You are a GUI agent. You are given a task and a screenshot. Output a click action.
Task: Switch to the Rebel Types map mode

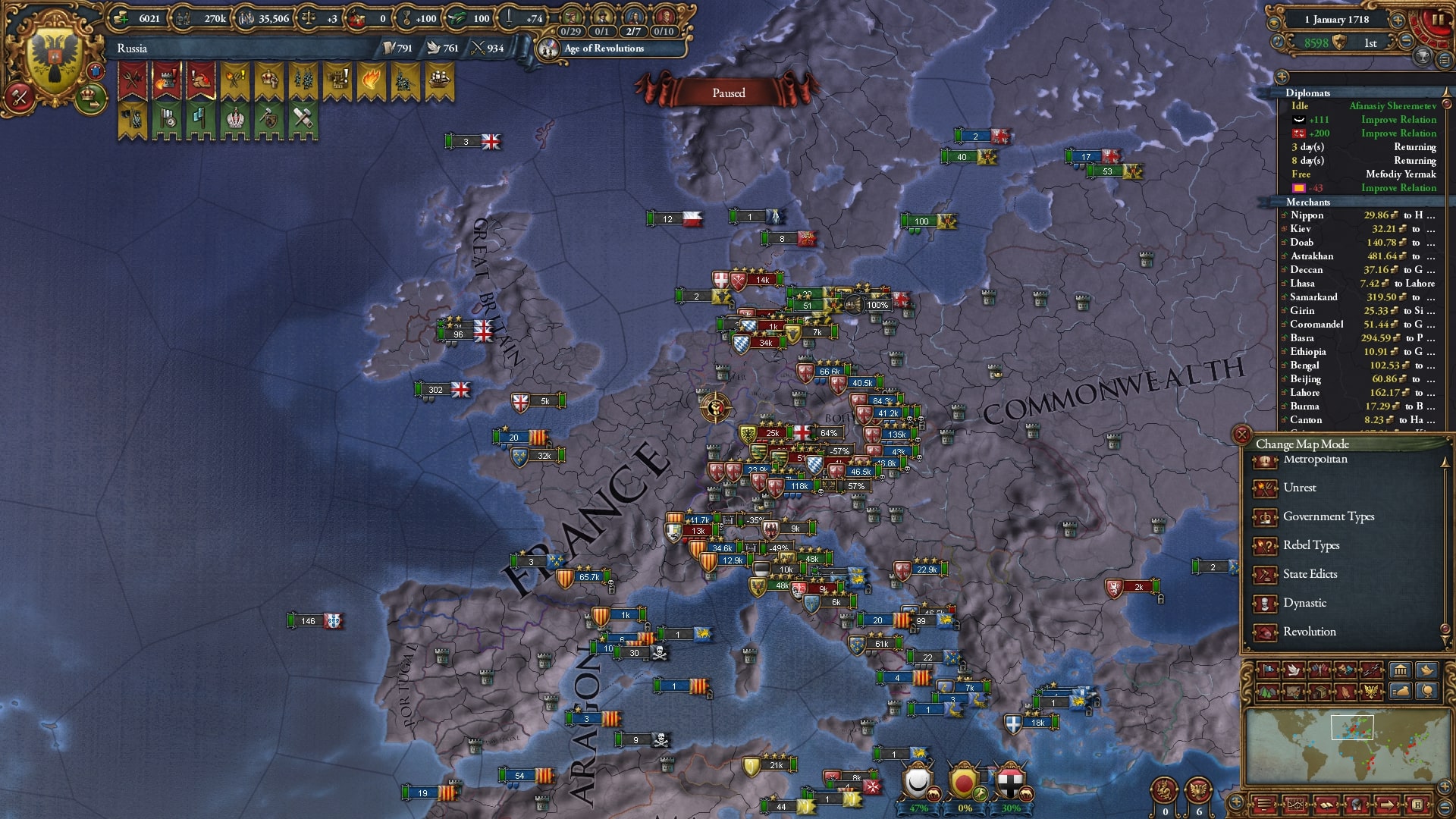(x=1310, y=545)
